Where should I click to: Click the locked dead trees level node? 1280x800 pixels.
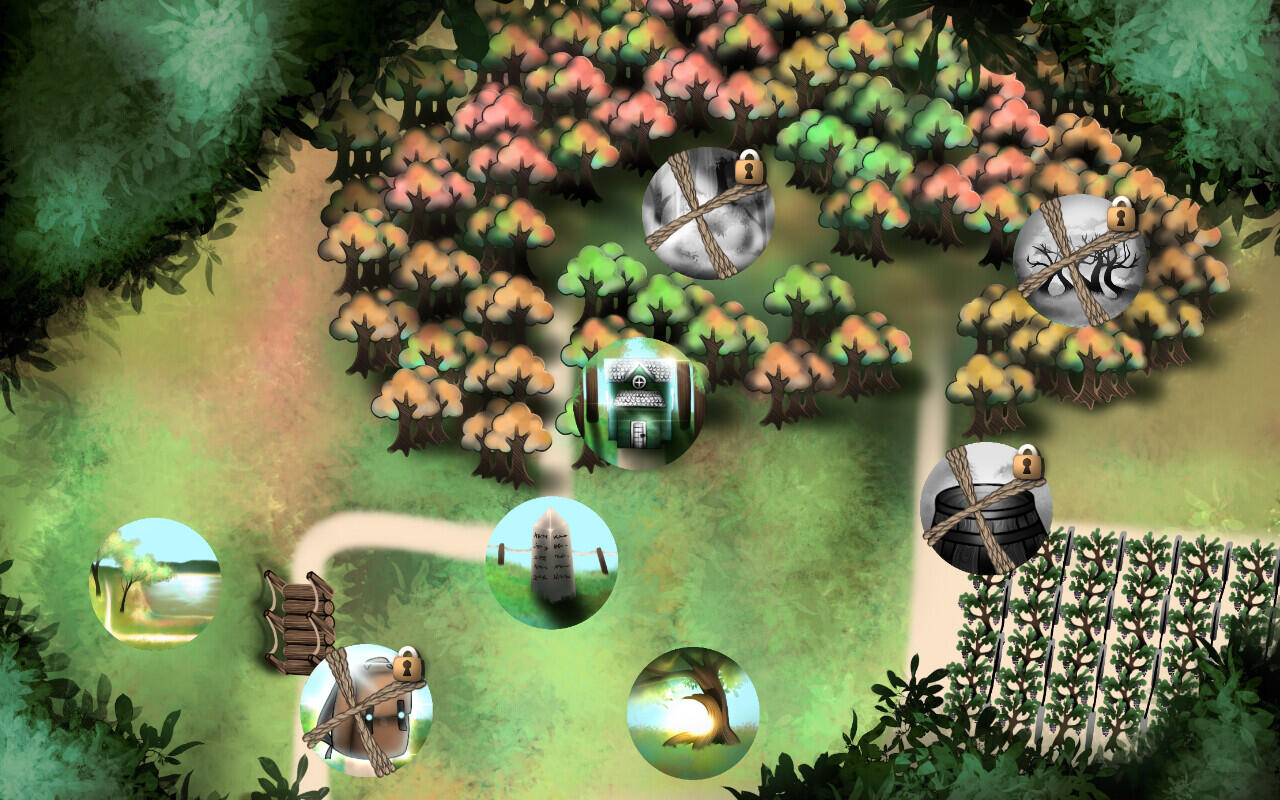tap(1078, 262)
